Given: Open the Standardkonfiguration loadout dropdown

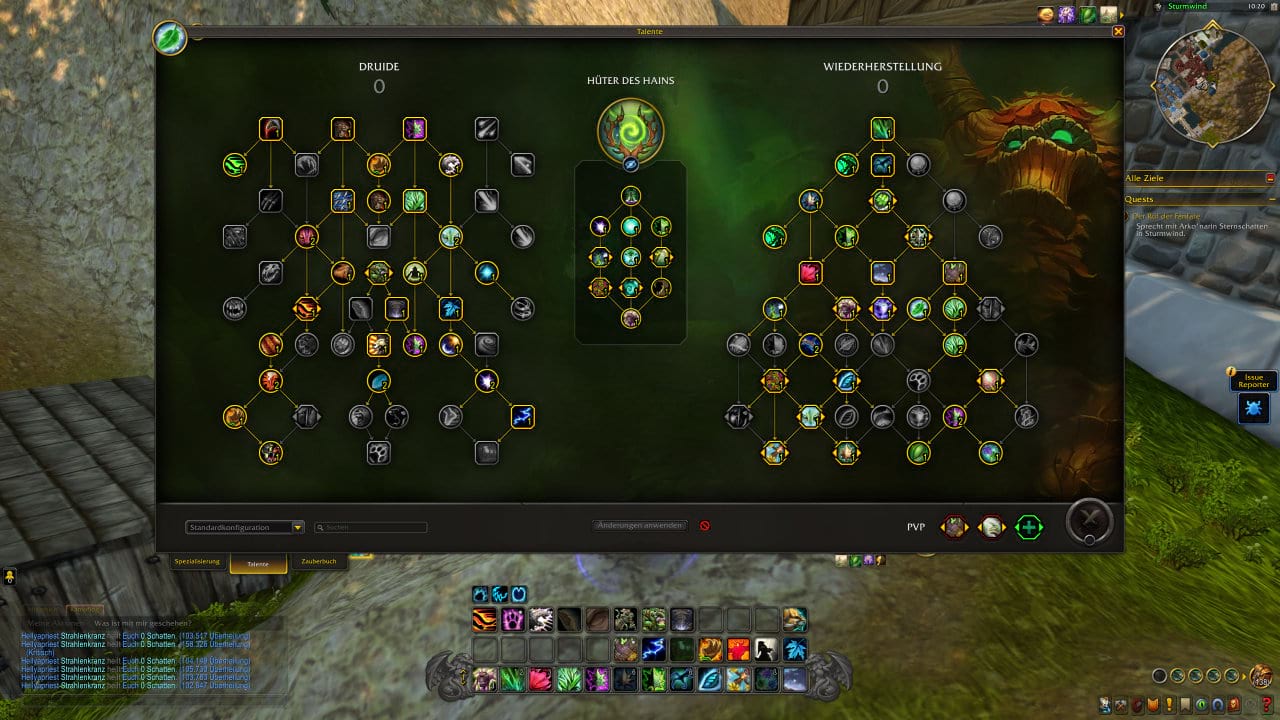Looking at the screenshot, I should tap(245, 527).
